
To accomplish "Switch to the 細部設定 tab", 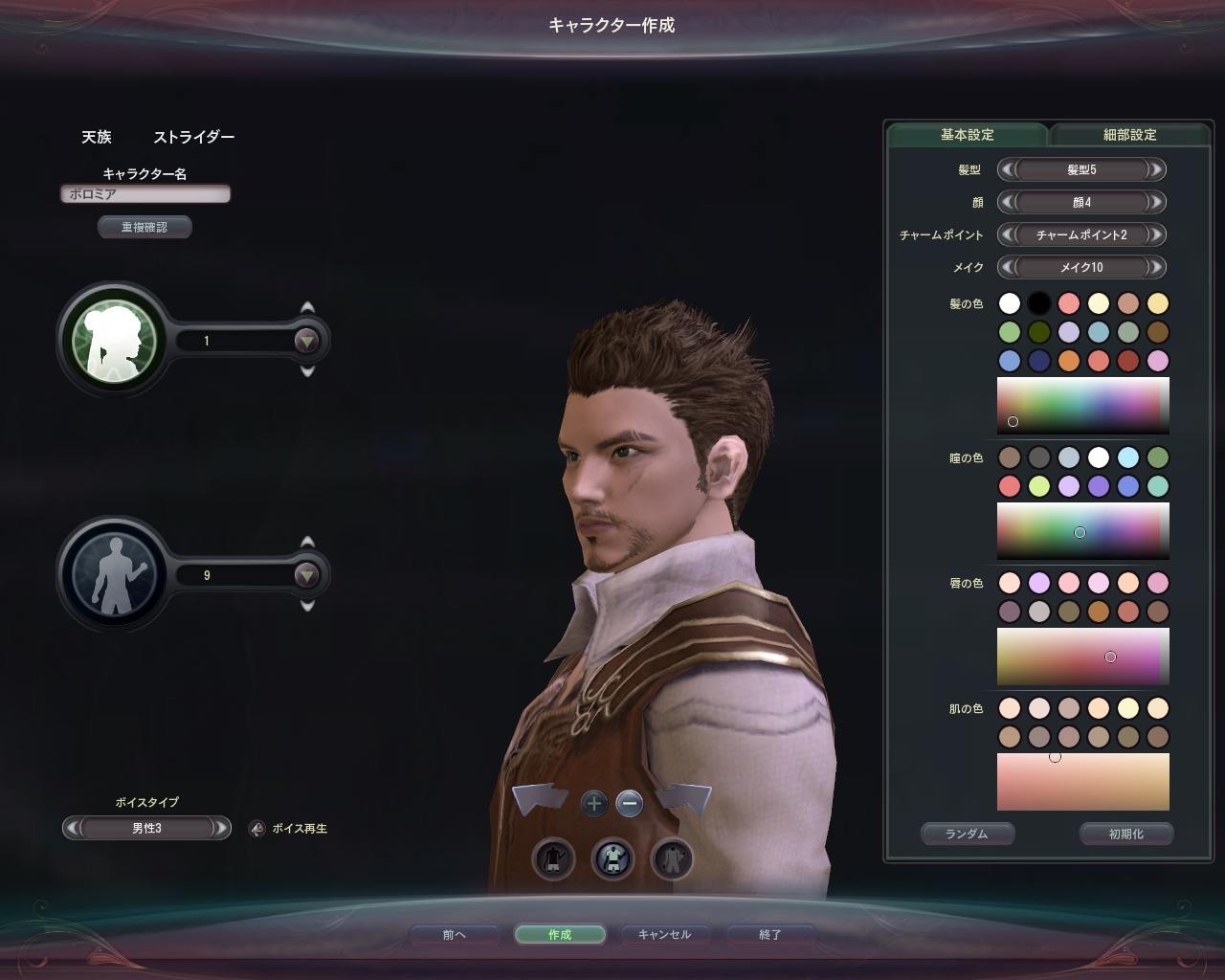I will coord(1129,135).
